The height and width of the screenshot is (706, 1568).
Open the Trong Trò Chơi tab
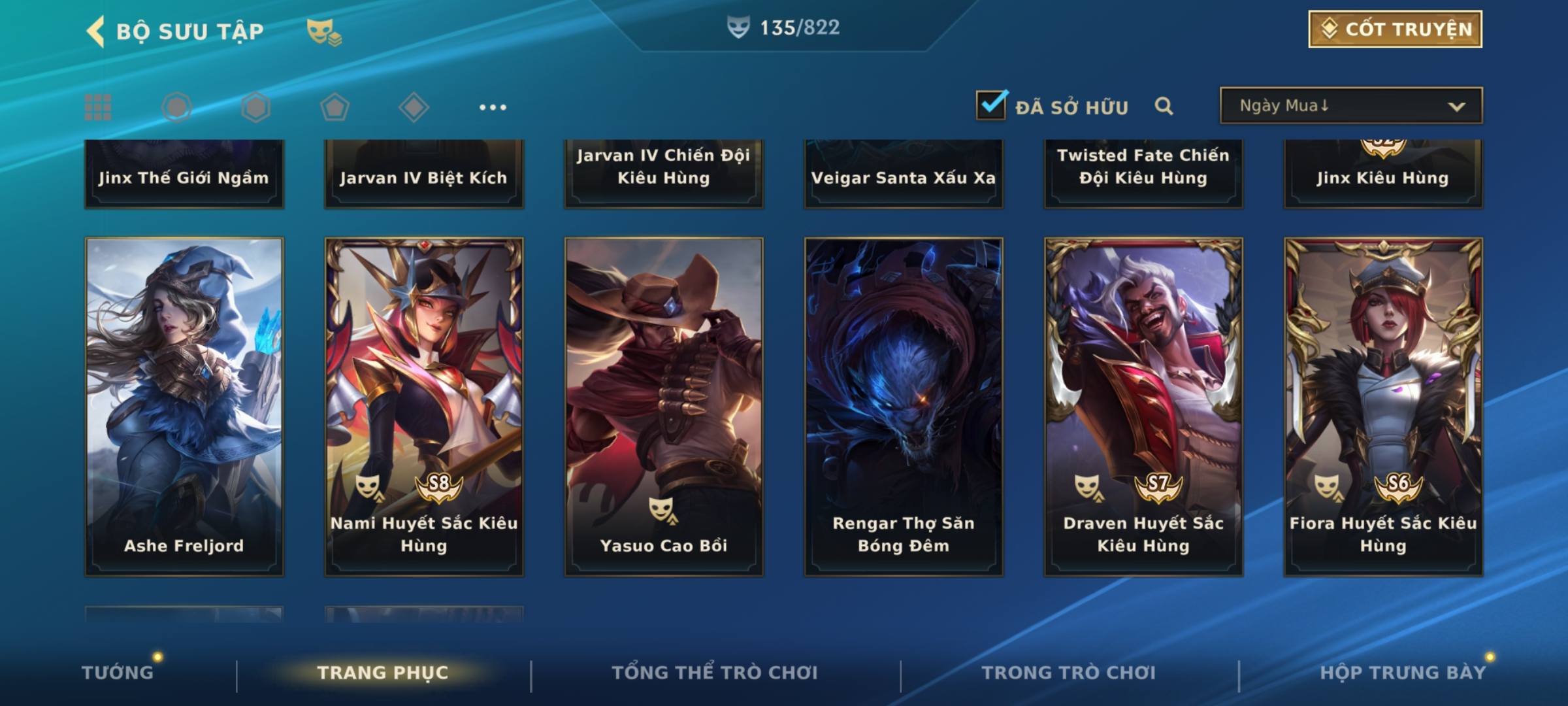tap(1069, 673)
